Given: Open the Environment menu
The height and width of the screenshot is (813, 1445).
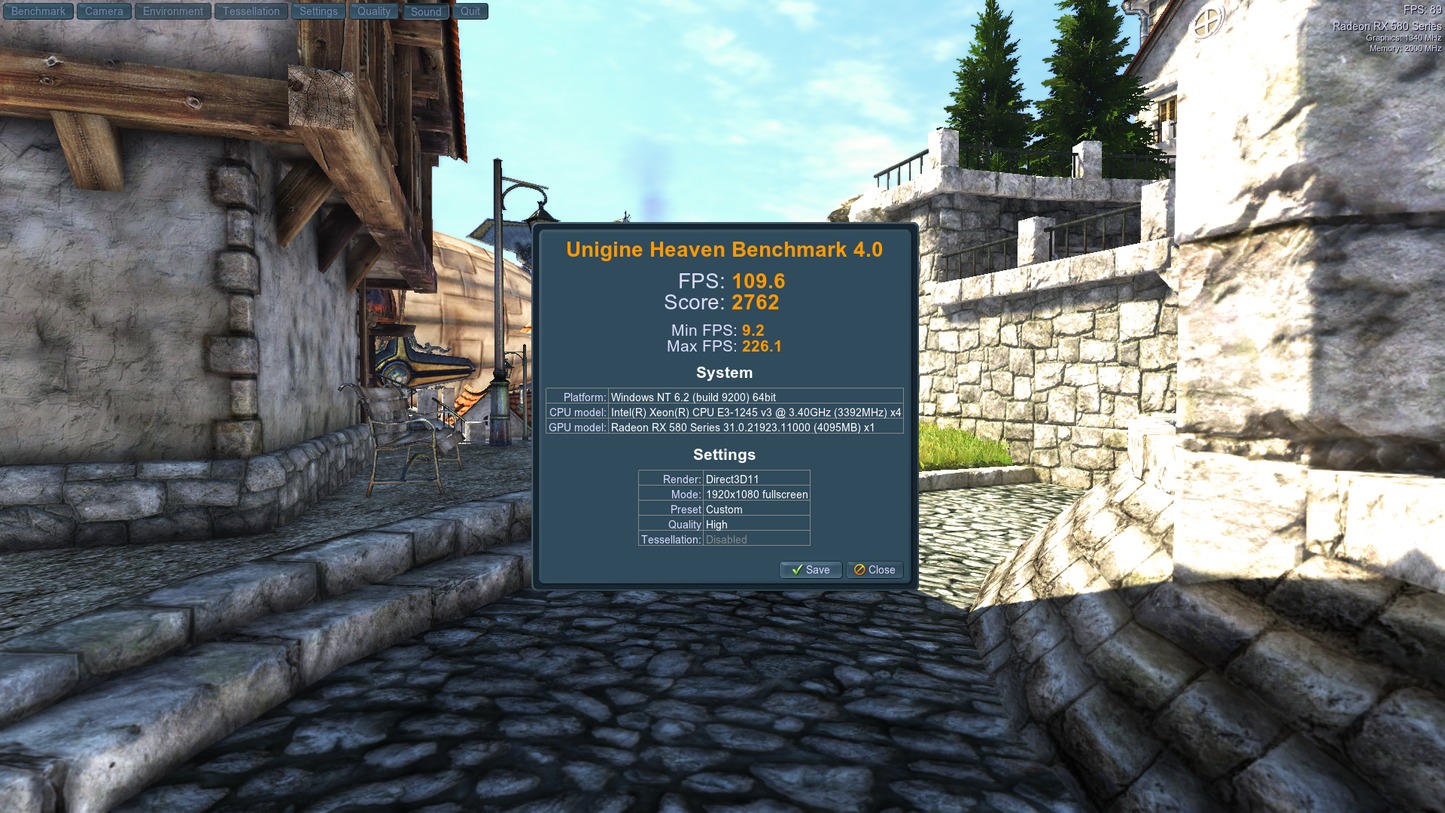Looking at the screenshot, I should (x=173, y=12).
